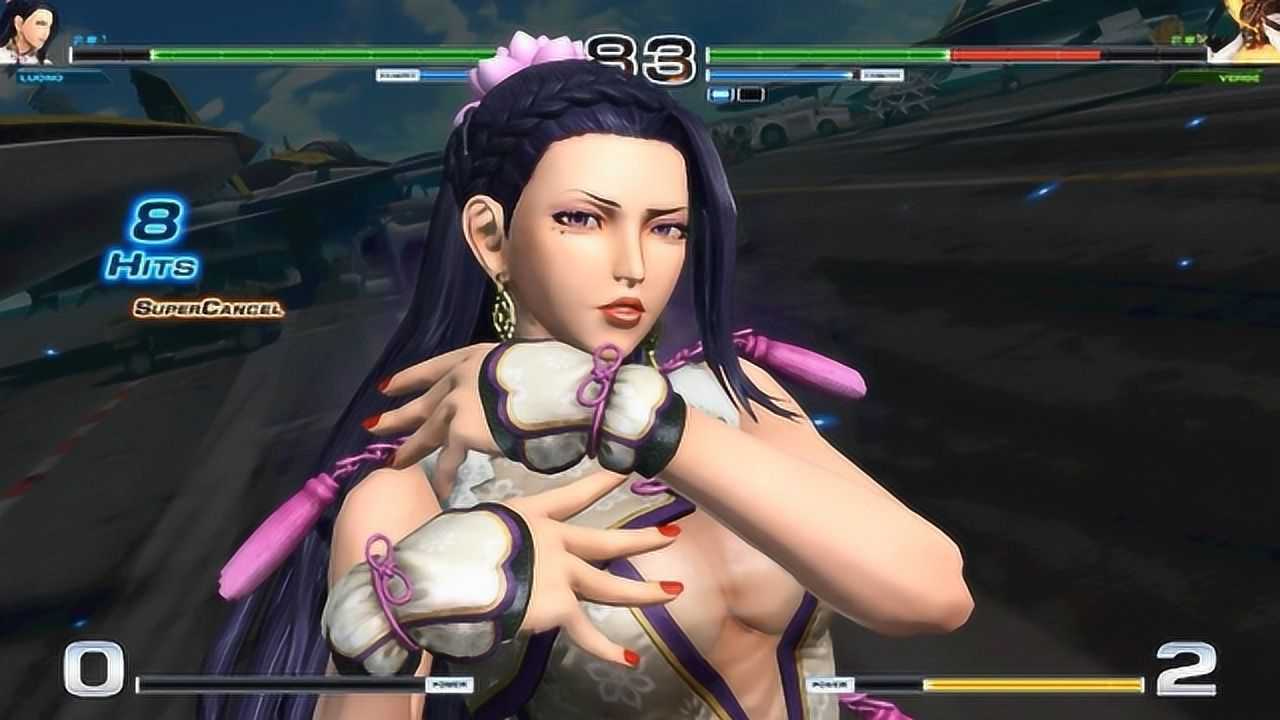Click the white gauge label on the left power bar
1280x720 pixels.
click(397, 76)
